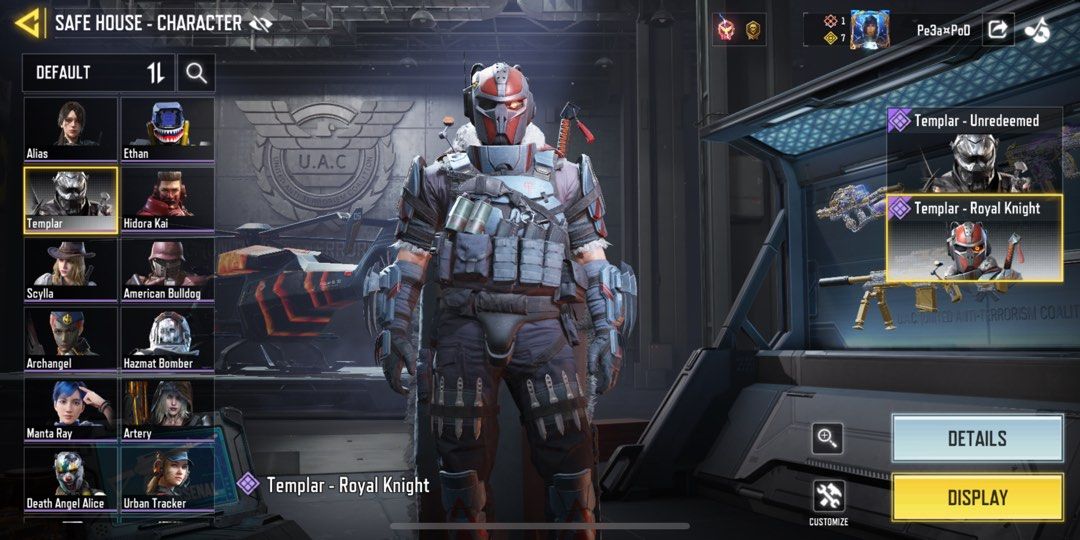Open character search with magnifier icon
This screenshot has height=540, width=1080.
pyautogui.click(x=196, y=73)
